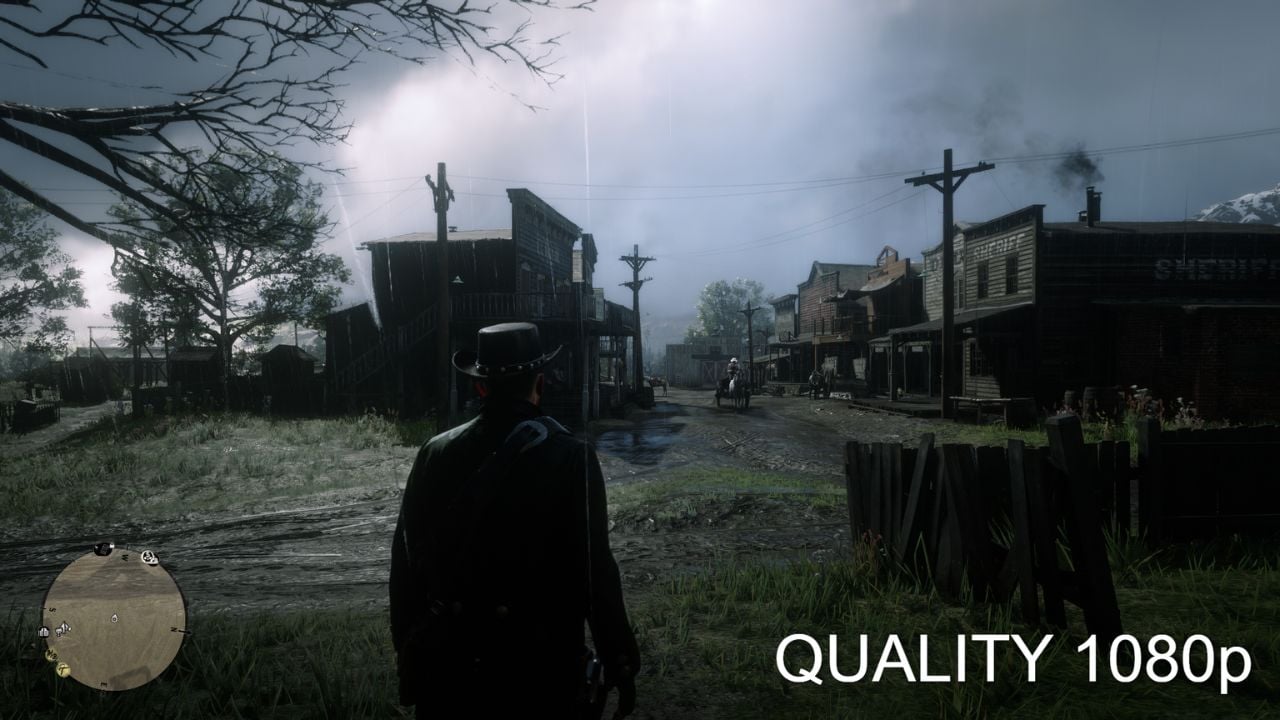The image size is (1280, 720).
Task: Select the yellow mission marker on the minimap
Action: point(50,654)
